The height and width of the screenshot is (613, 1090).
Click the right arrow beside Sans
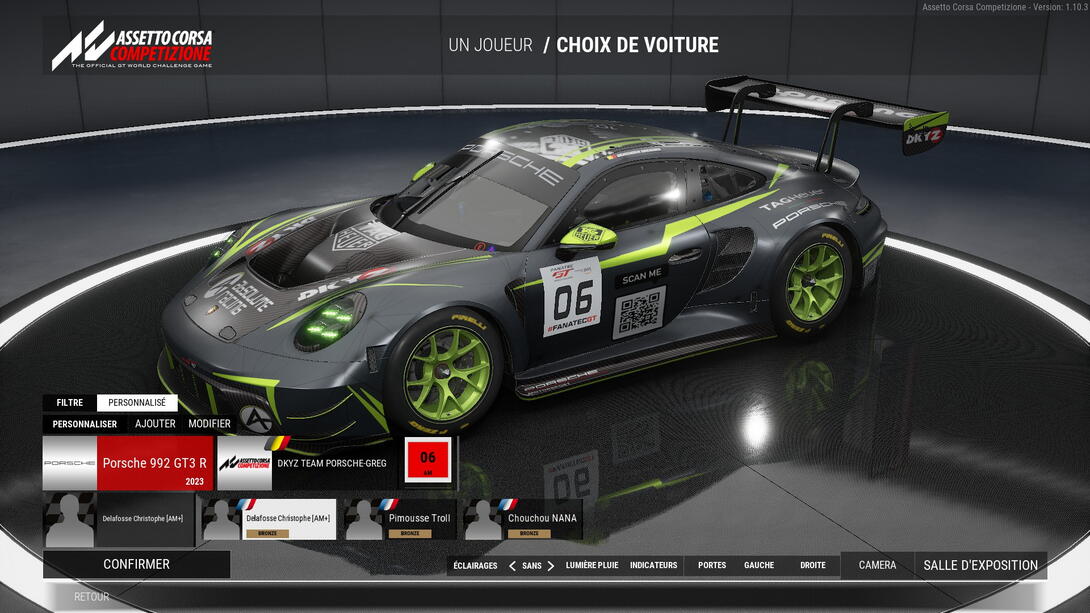tap(551, 566)
